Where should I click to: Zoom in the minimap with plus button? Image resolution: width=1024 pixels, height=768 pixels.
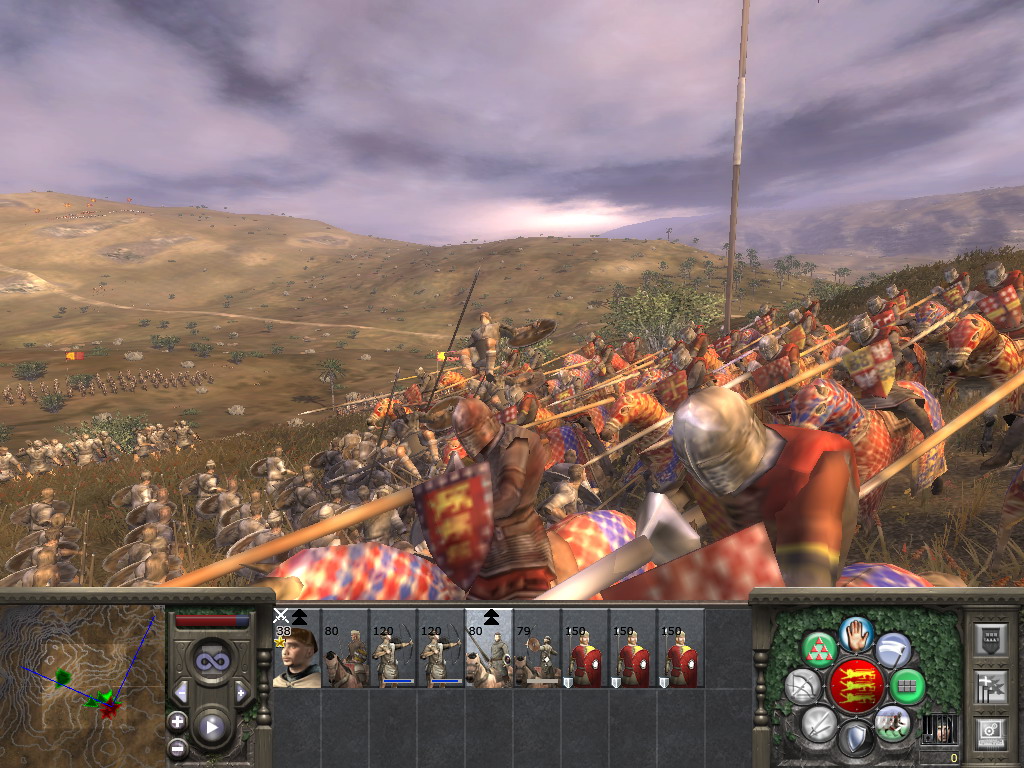pyautogui.click(x=177, y=721)
